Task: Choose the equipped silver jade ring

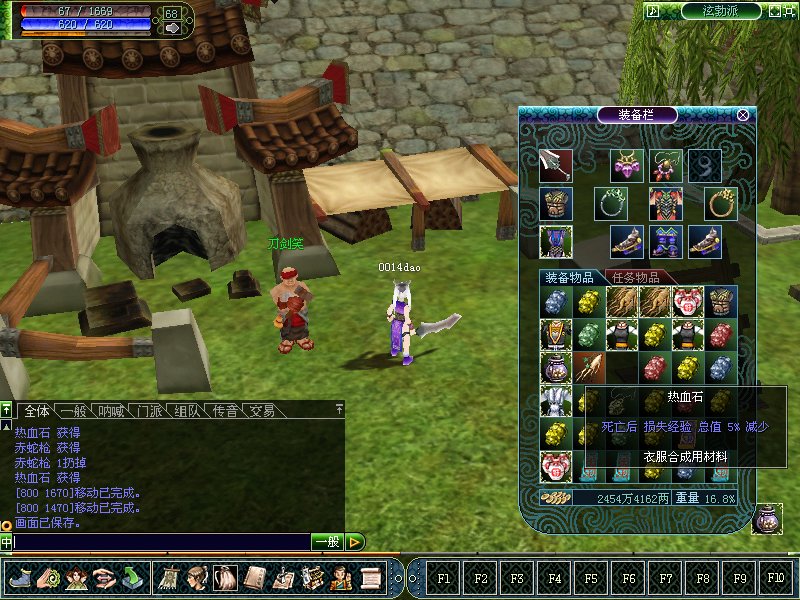Action: (x=609, y=204)
